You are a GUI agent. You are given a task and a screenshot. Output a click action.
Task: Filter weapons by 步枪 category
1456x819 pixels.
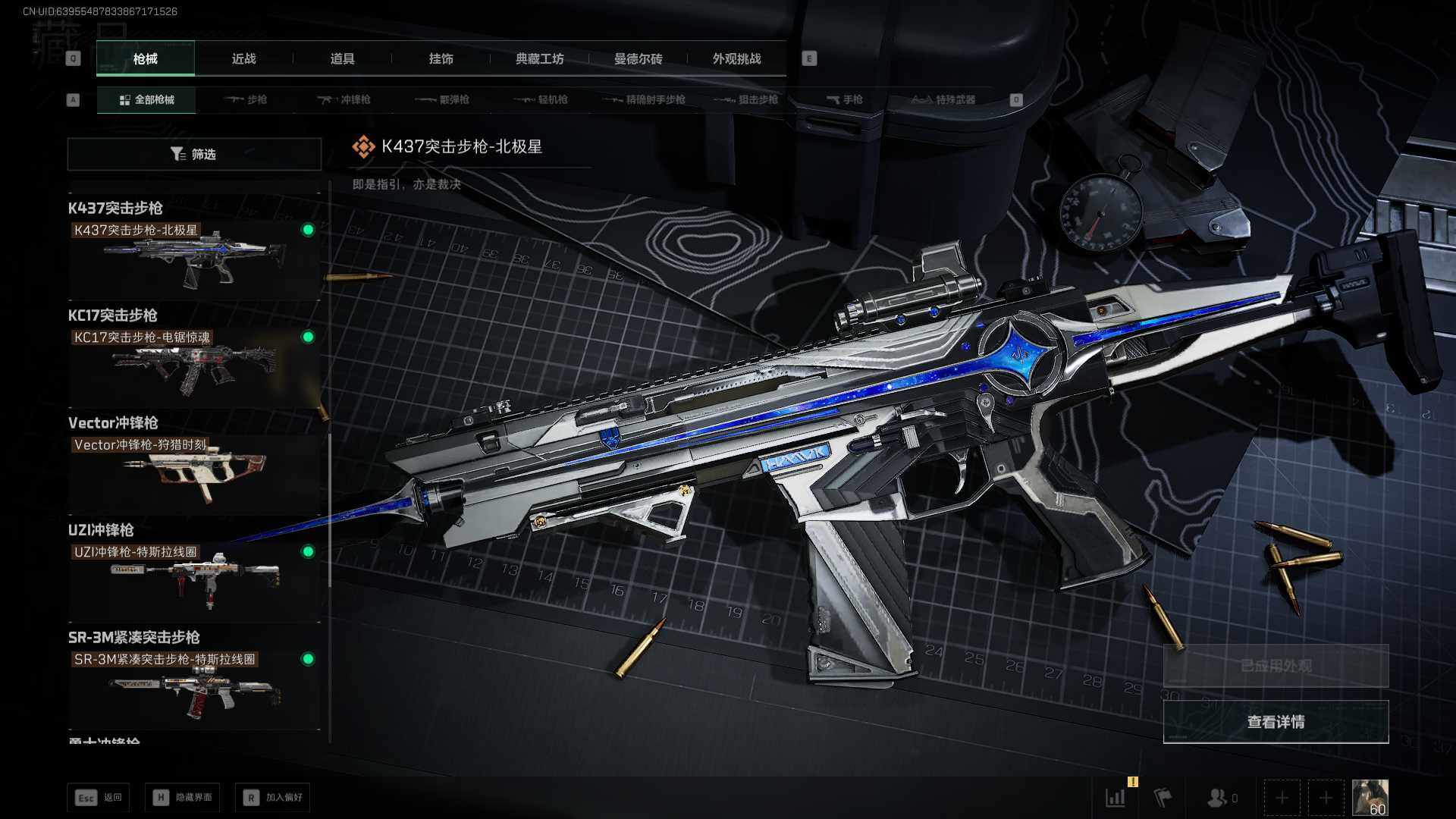(x=246, y=99)
